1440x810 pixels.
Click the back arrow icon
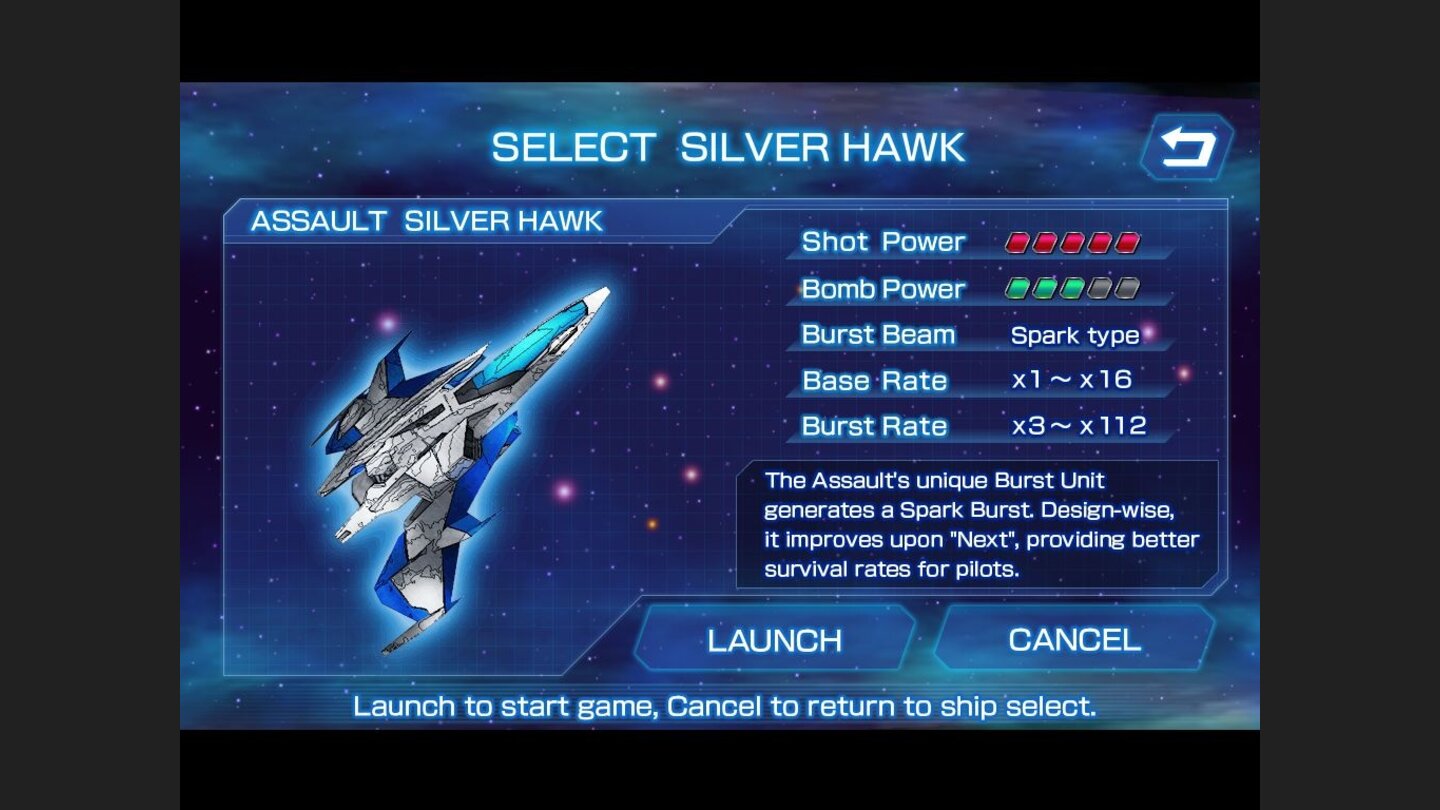pos(1187,148)
